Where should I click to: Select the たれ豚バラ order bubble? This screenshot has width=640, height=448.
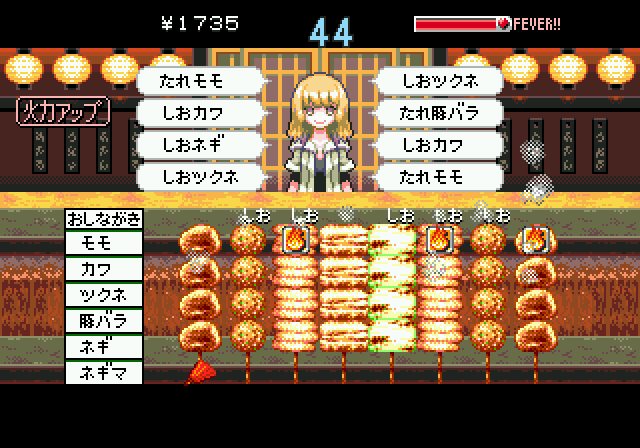click(x=438, y=113)
